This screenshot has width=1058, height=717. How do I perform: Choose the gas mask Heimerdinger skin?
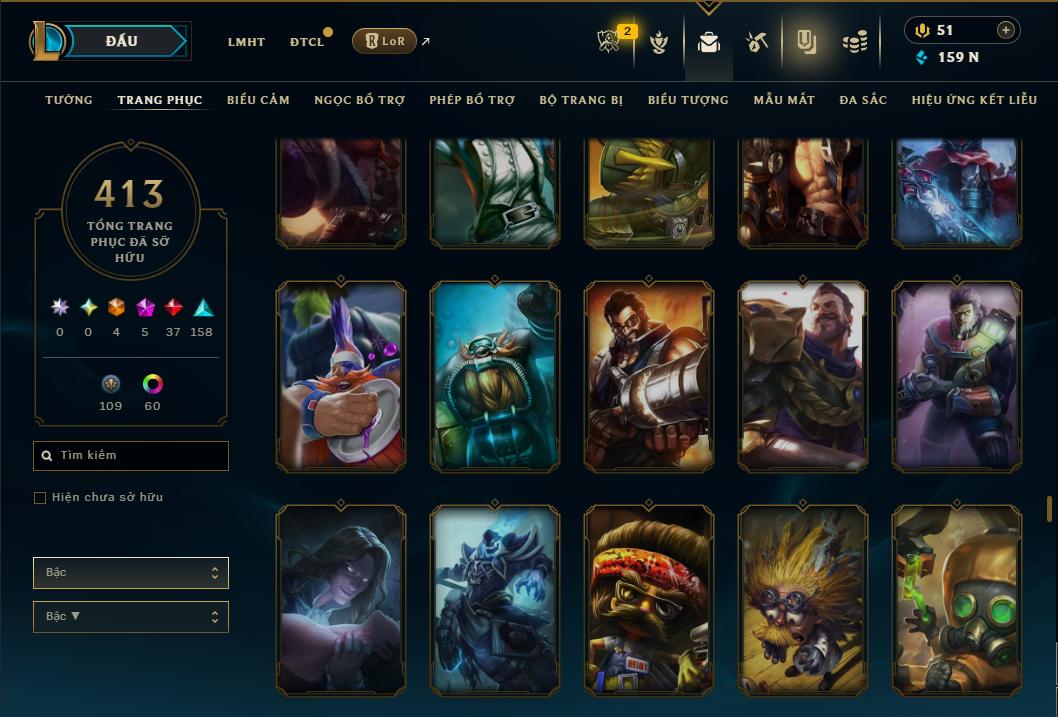957,600
